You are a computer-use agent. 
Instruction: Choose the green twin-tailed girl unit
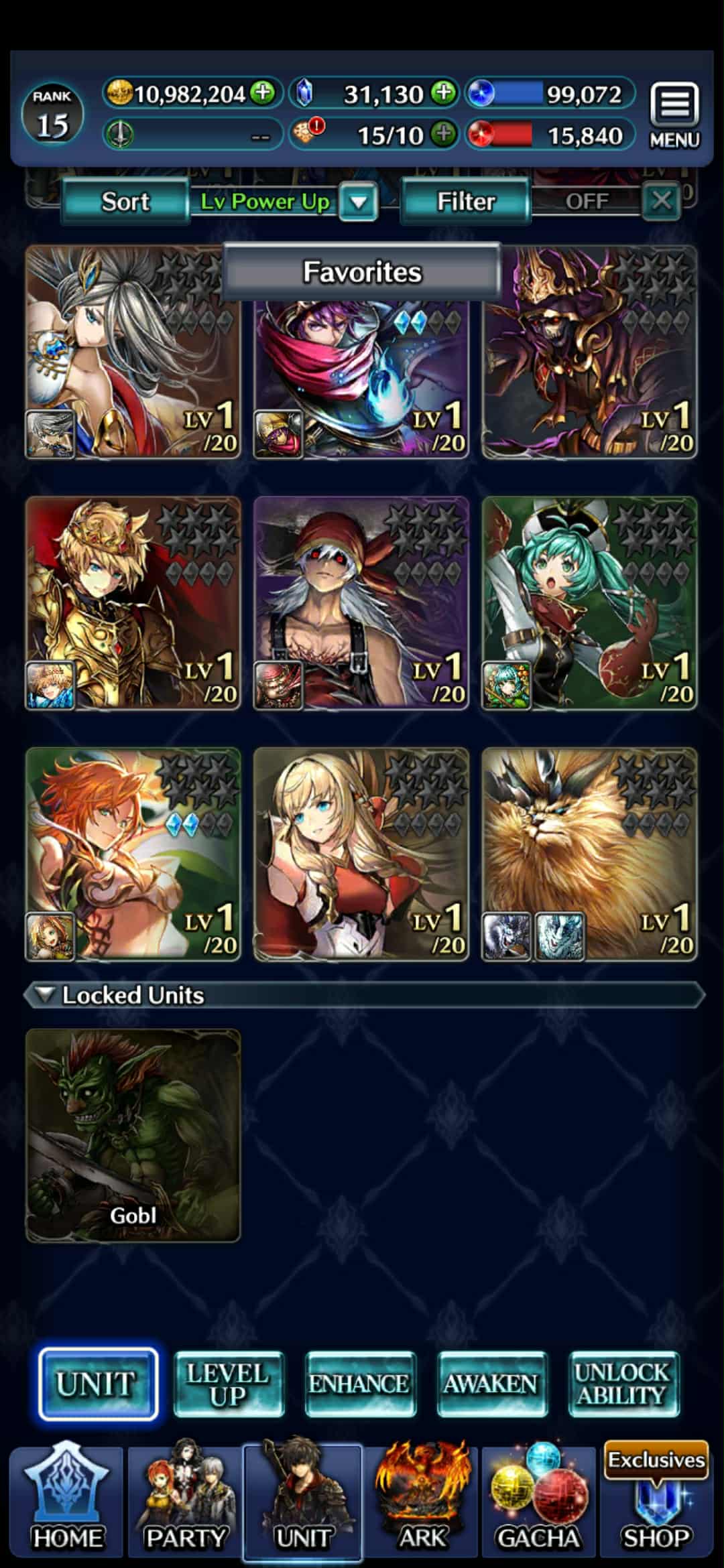tap(589, 603)
